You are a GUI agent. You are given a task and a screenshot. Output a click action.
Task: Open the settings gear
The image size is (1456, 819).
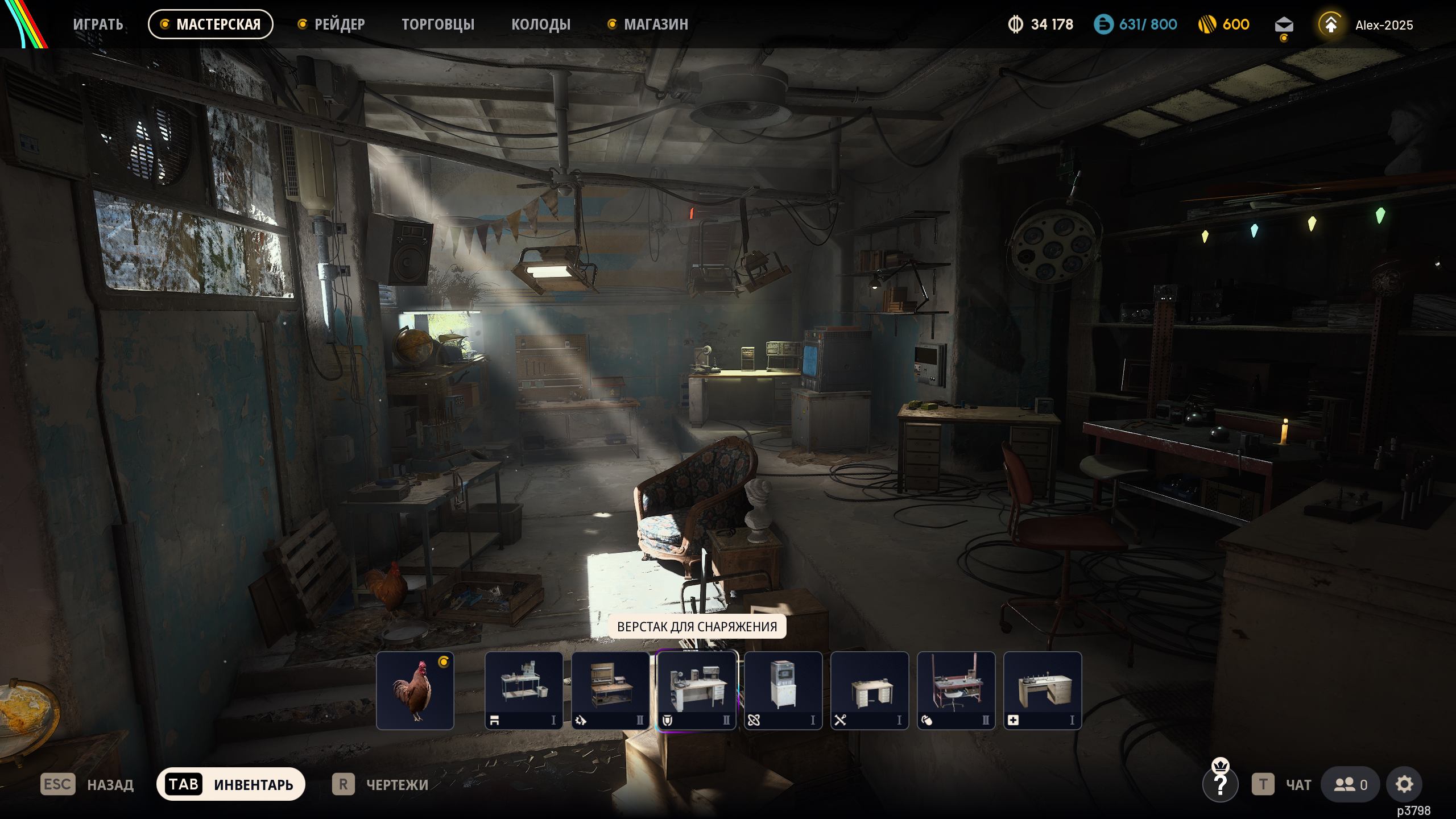pos(1404,785)
